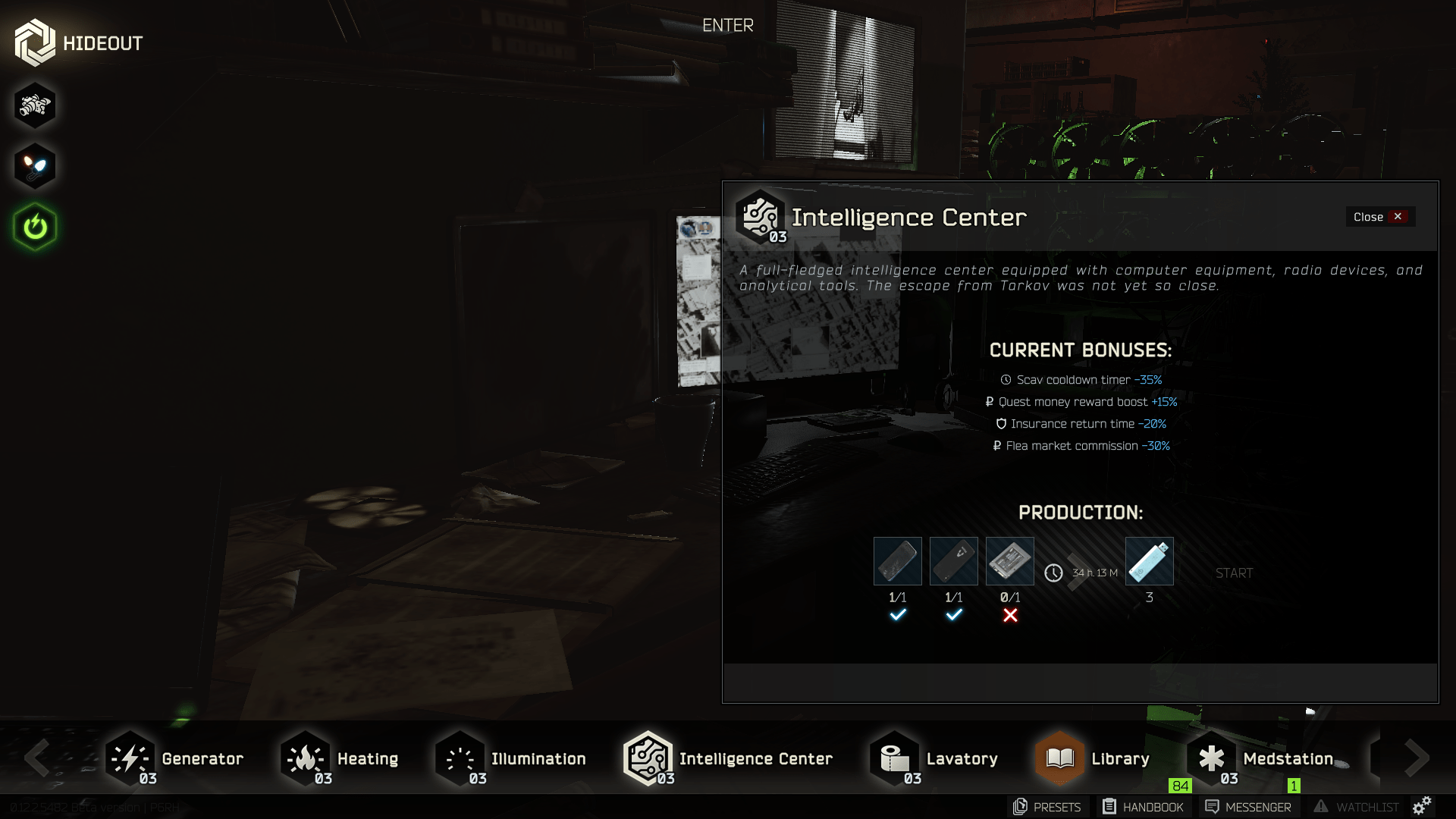
Task: Open the Illumination module
Action: coord(459,758)
